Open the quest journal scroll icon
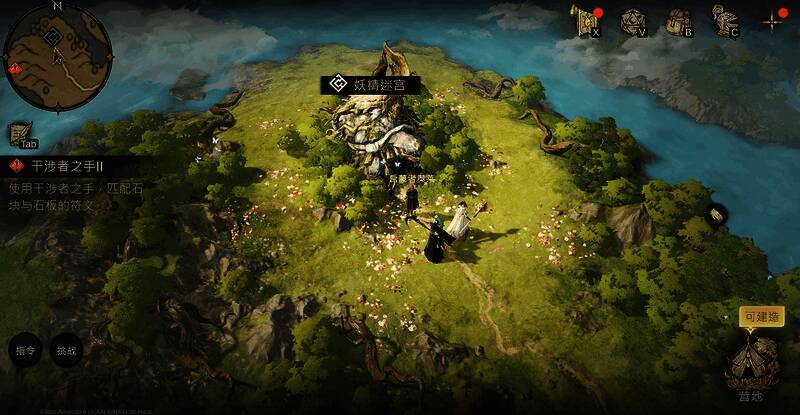Screen dimensions: 800x415 (x=22, y=134)
